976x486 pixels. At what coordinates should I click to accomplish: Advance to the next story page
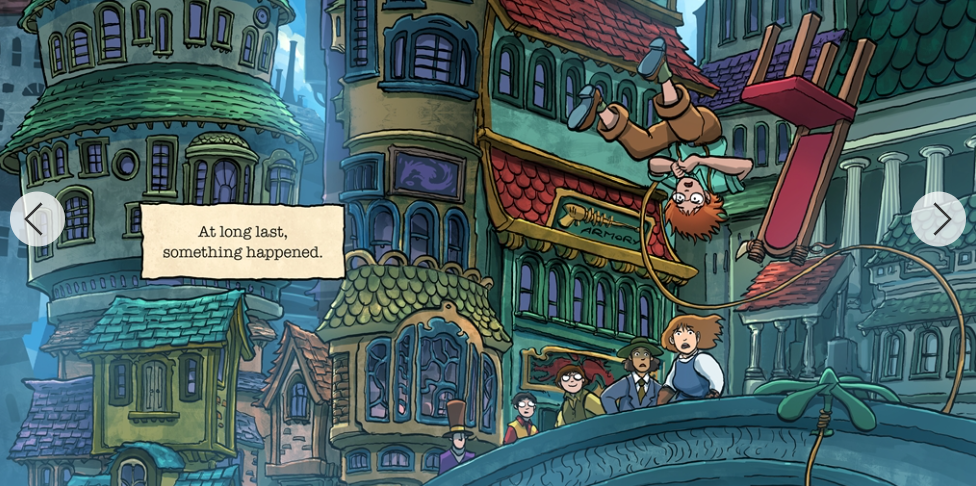pyautogui.click(x=938, y=219)
